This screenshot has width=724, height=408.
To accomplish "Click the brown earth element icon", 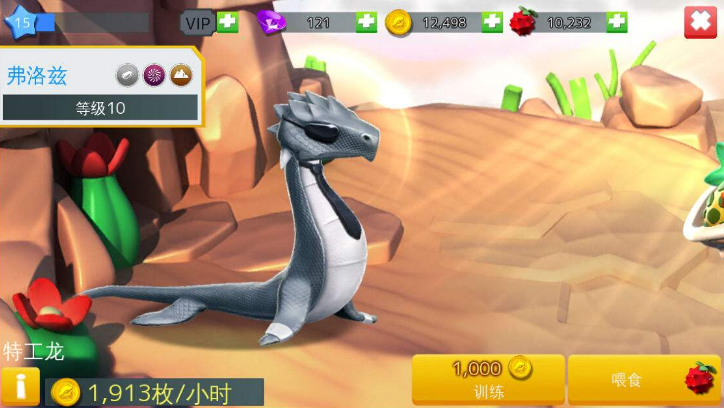I will 180,74.
